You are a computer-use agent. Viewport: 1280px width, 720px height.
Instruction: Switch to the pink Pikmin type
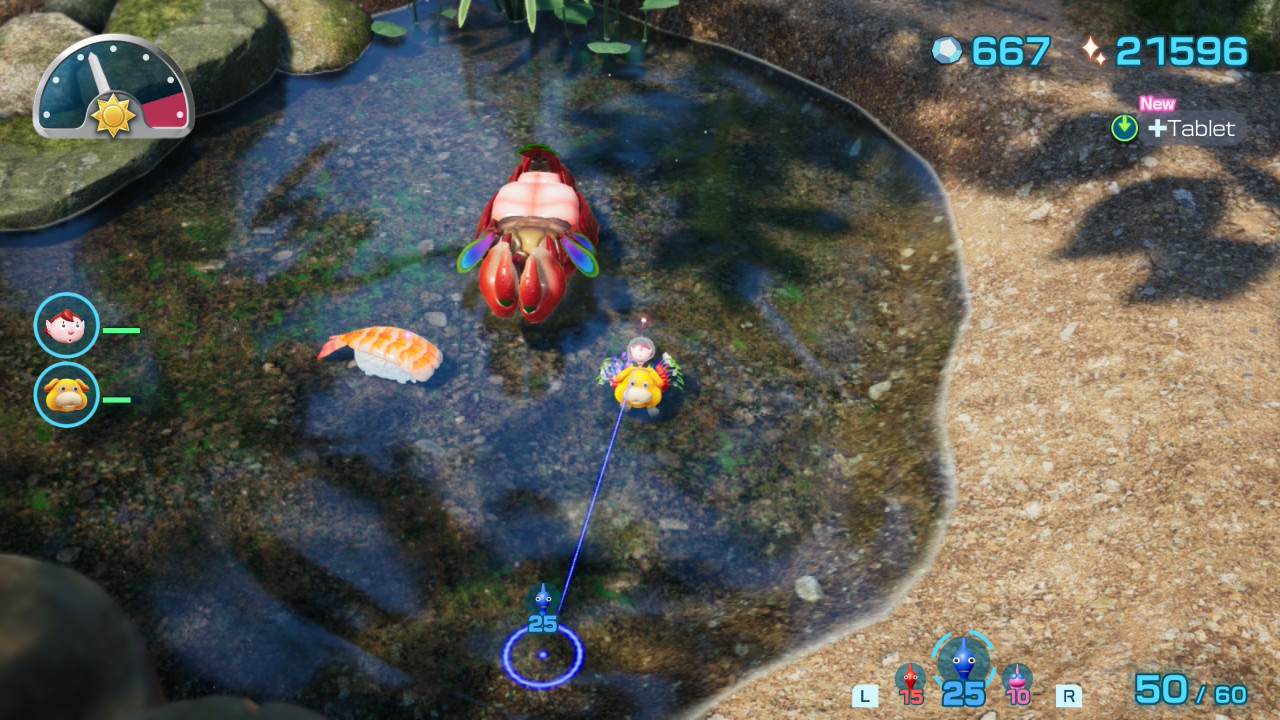pyautogui.click(x=1017, y=680)
